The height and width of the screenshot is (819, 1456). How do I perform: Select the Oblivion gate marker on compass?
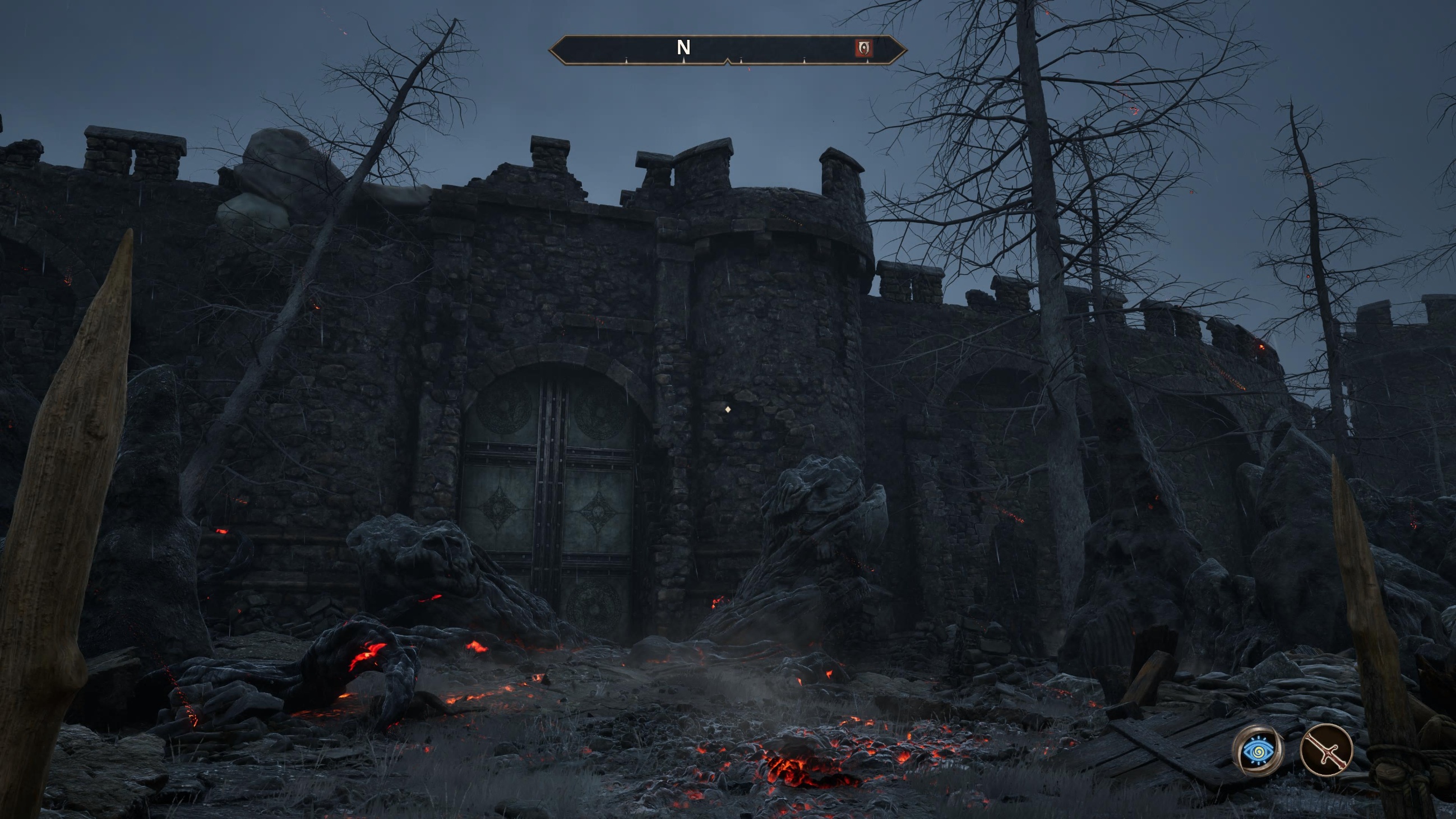pyautogui.click(x=863, y=48)
